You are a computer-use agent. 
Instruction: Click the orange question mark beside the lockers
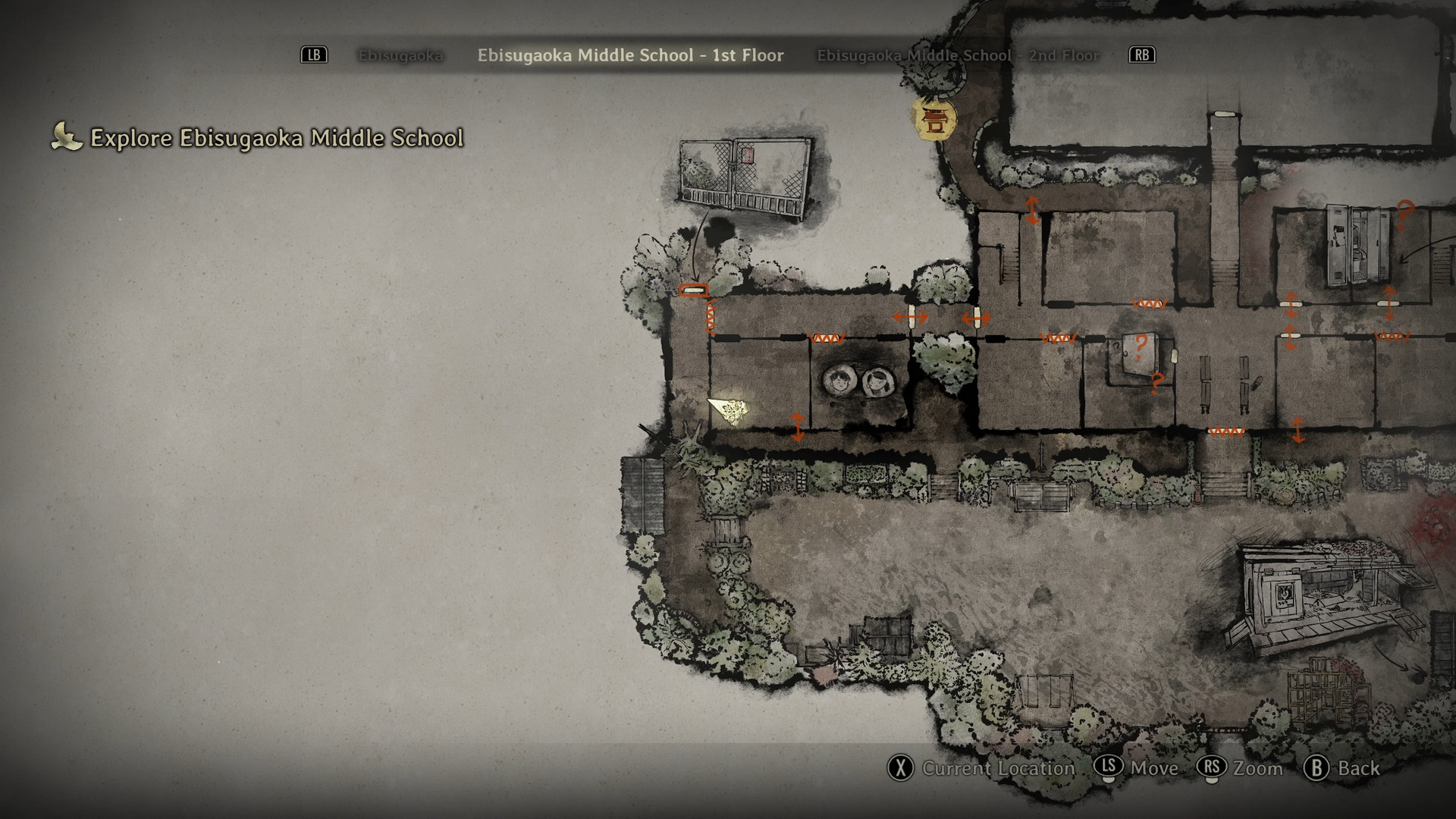click(1405, 213)
